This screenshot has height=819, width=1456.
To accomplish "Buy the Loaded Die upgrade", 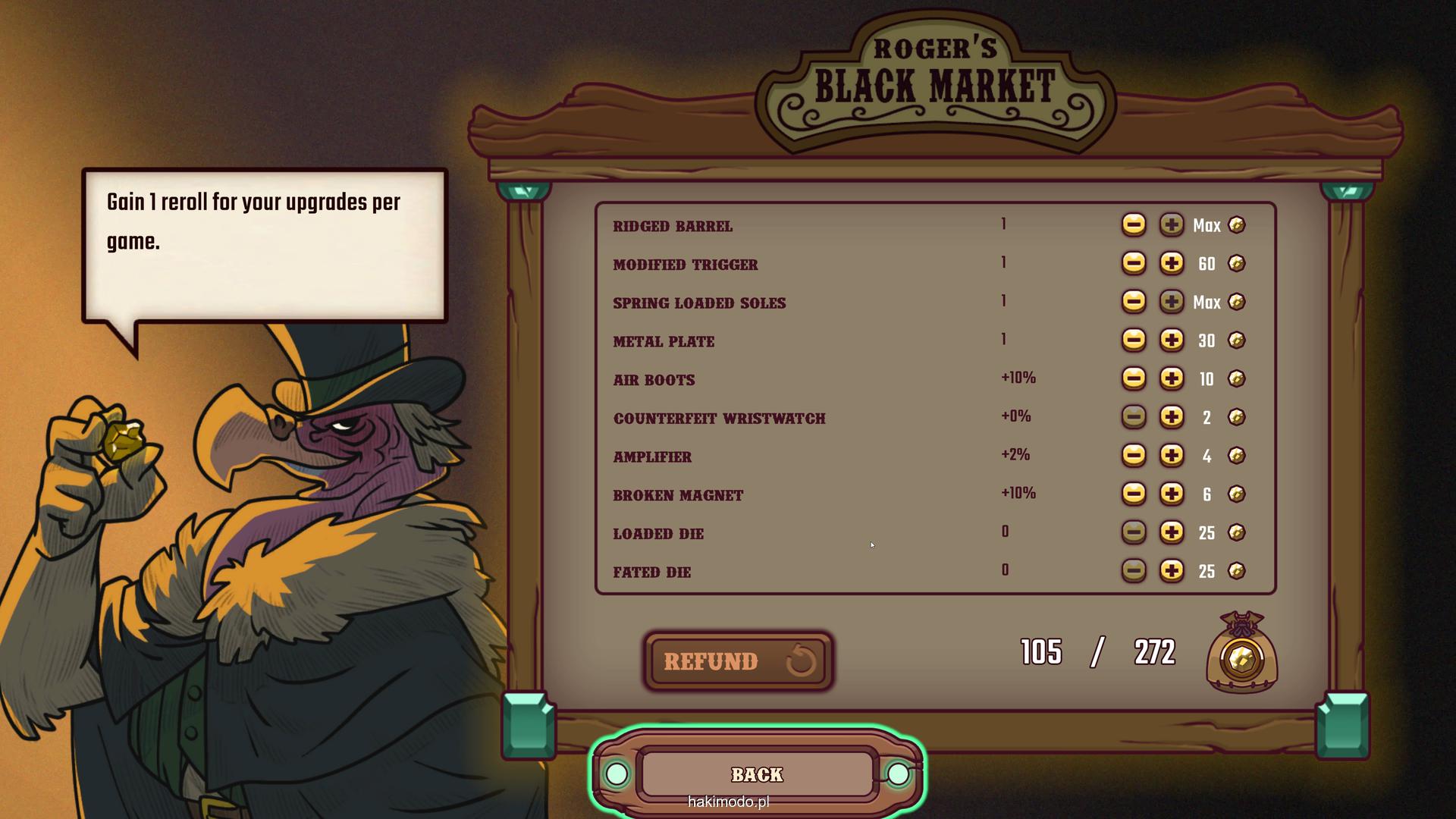I will point(1171,532).
